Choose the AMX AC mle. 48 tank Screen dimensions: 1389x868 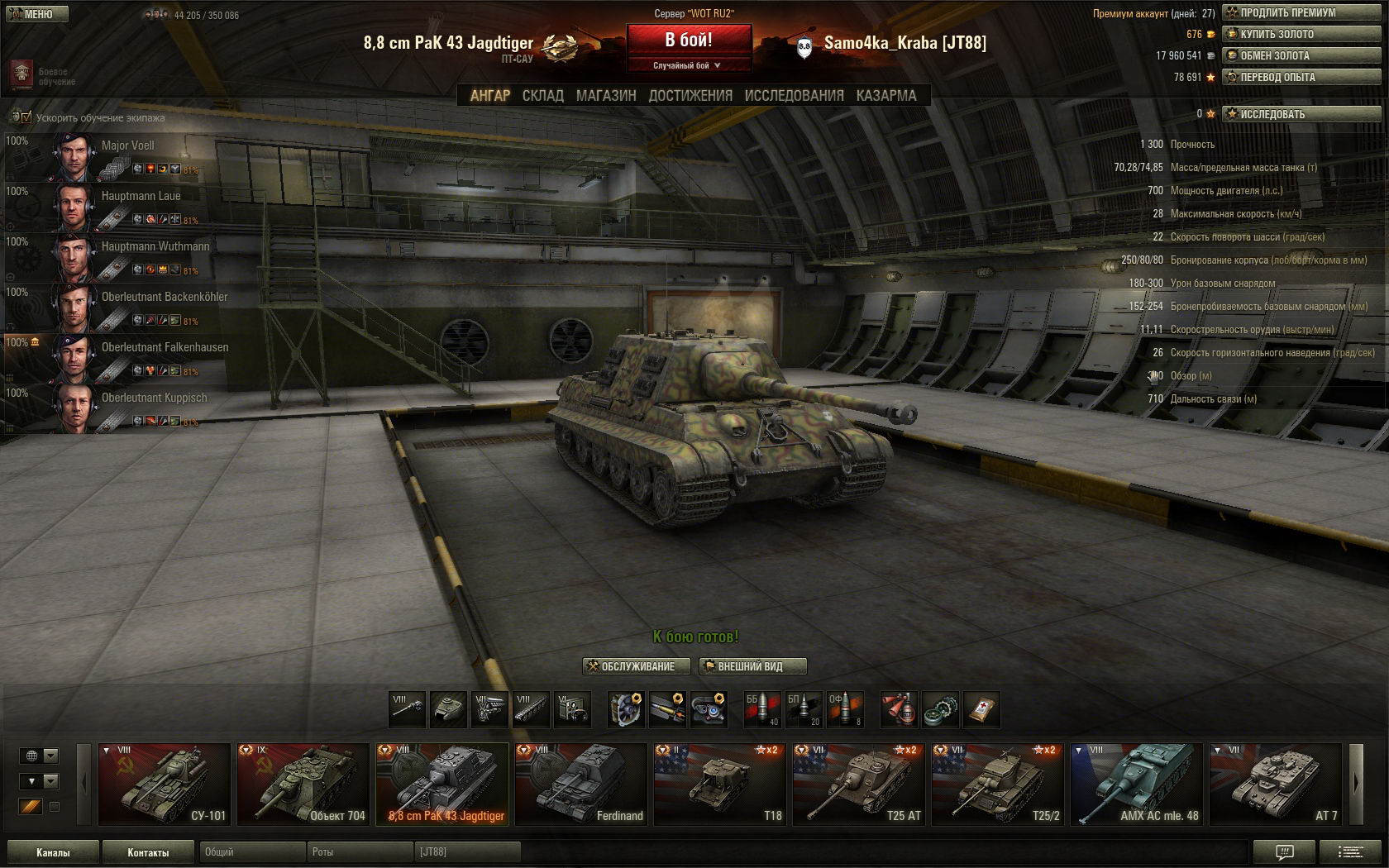pos(1136,785)
